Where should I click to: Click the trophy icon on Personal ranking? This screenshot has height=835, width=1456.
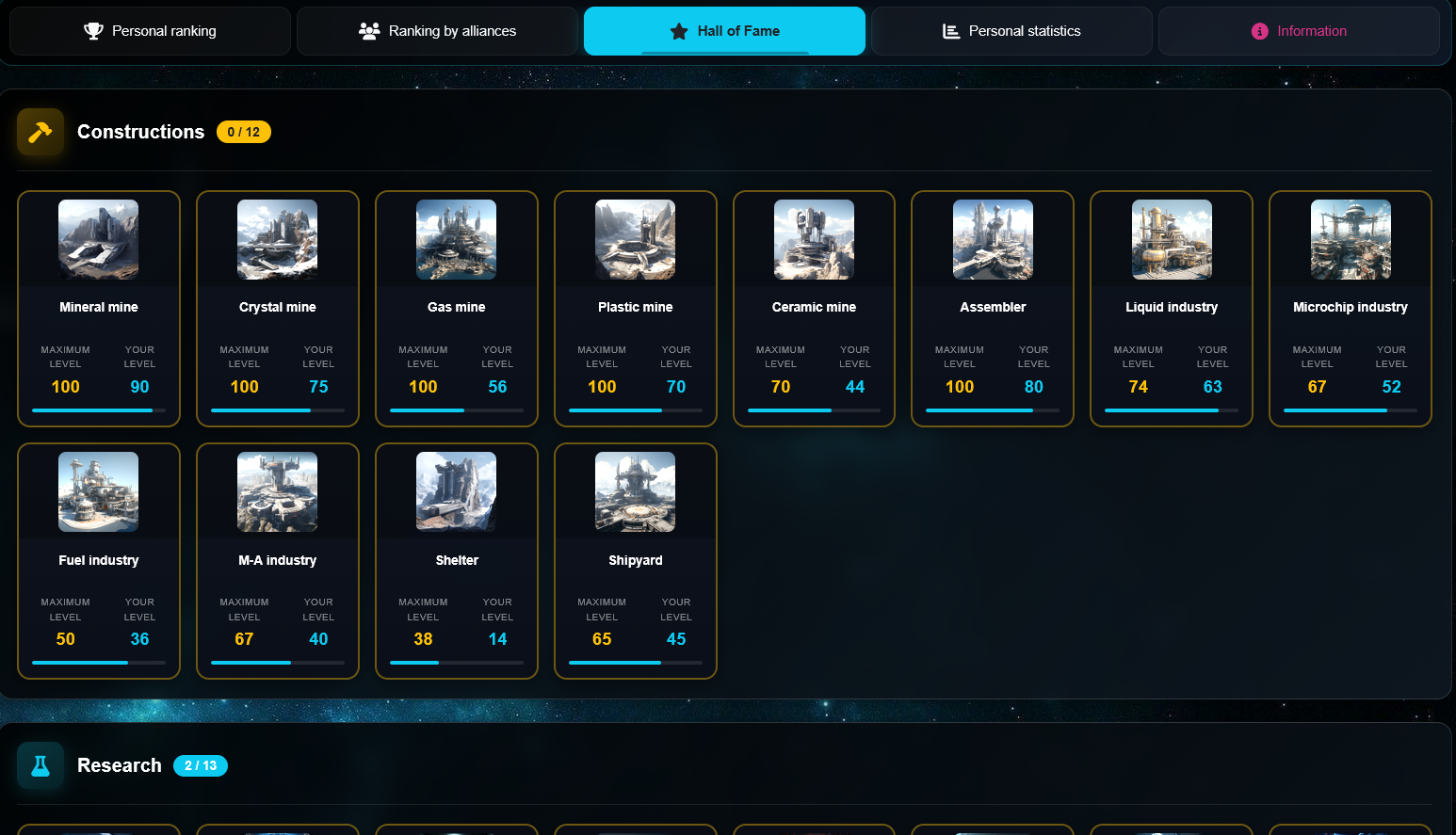(x=94, y=30)
